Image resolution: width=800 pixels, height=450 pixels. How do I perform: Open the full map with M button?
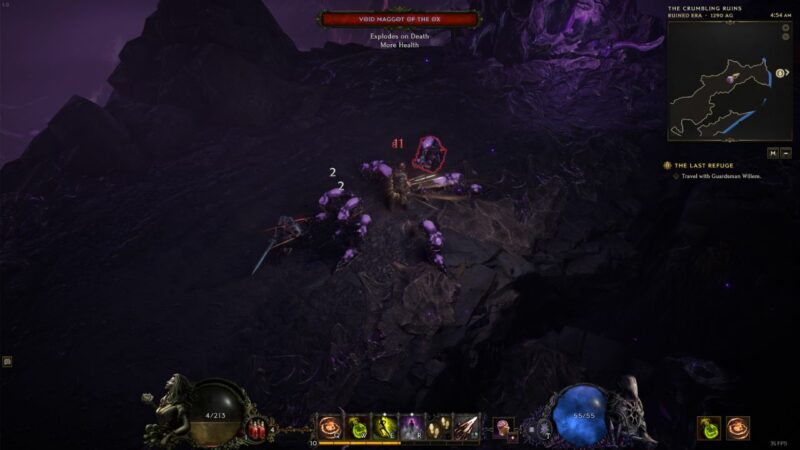772,153
